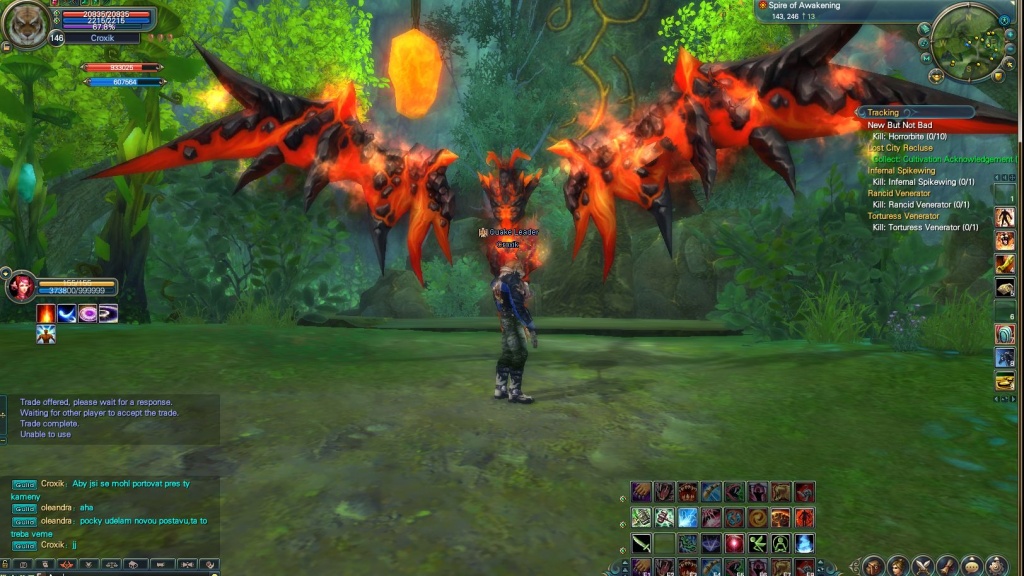Activate the pet's flame skill icon

pos(46,314)
